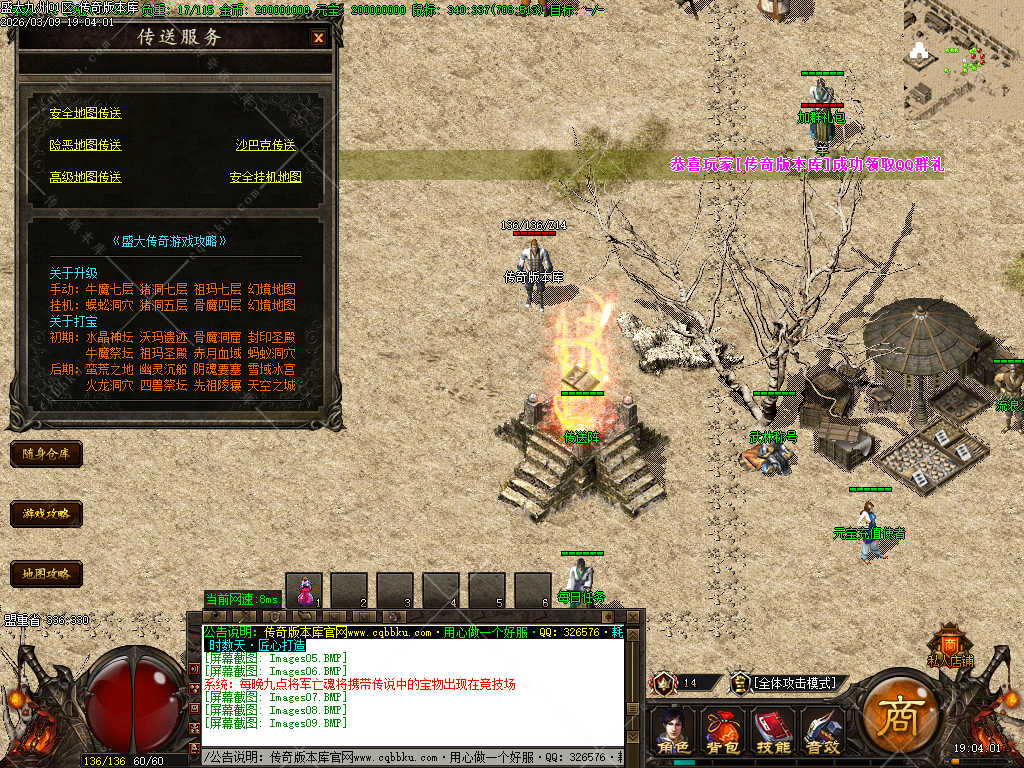Image resolution: width=1024 pixels, height=768 pixels.
Task: Open the 音效 sound settings
Action: coord(821,730)
